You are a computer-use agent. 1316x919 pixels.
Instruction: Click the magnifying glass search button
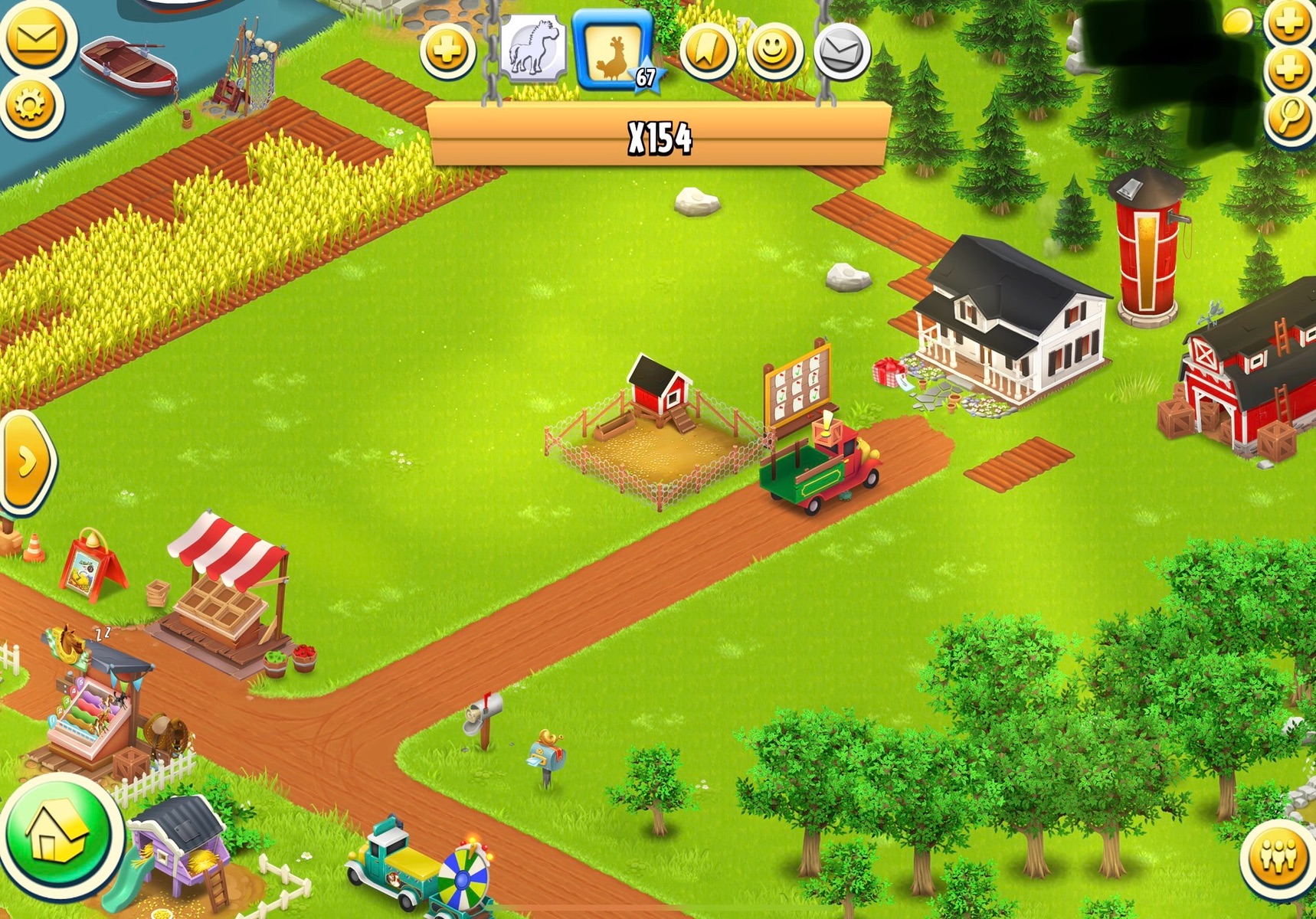tap(1290, 116)
